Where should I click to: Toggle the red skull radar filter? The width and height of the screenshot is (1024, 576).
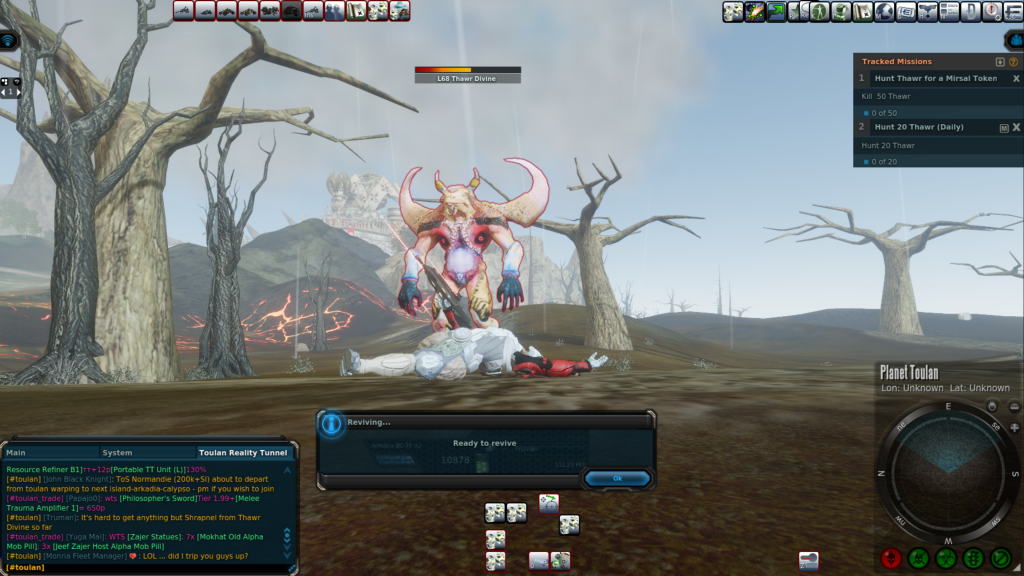click(x=892, y=558)
